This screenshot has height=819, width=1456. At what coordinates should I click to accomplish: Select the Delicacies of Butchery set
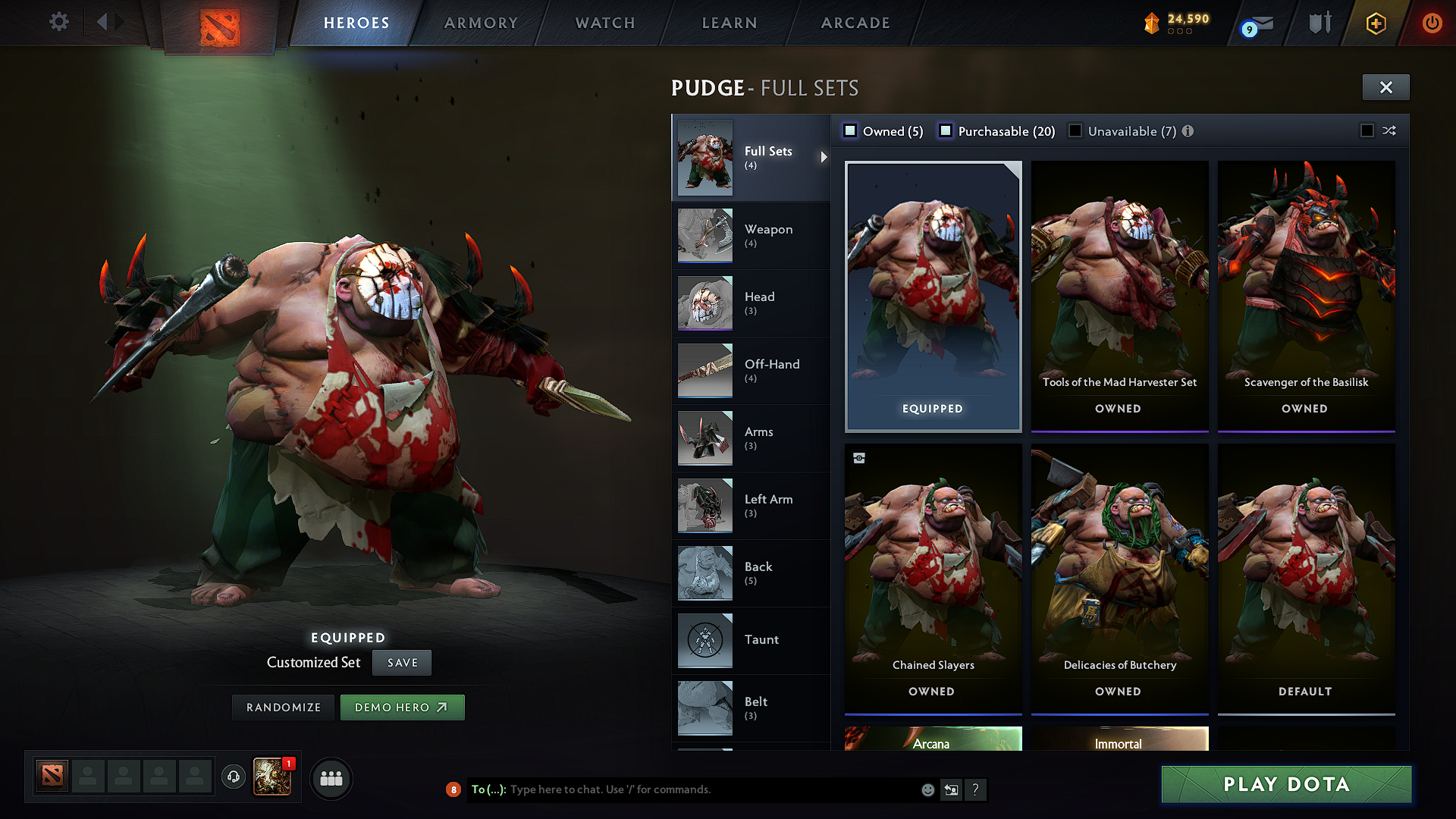coord(1119,579)
